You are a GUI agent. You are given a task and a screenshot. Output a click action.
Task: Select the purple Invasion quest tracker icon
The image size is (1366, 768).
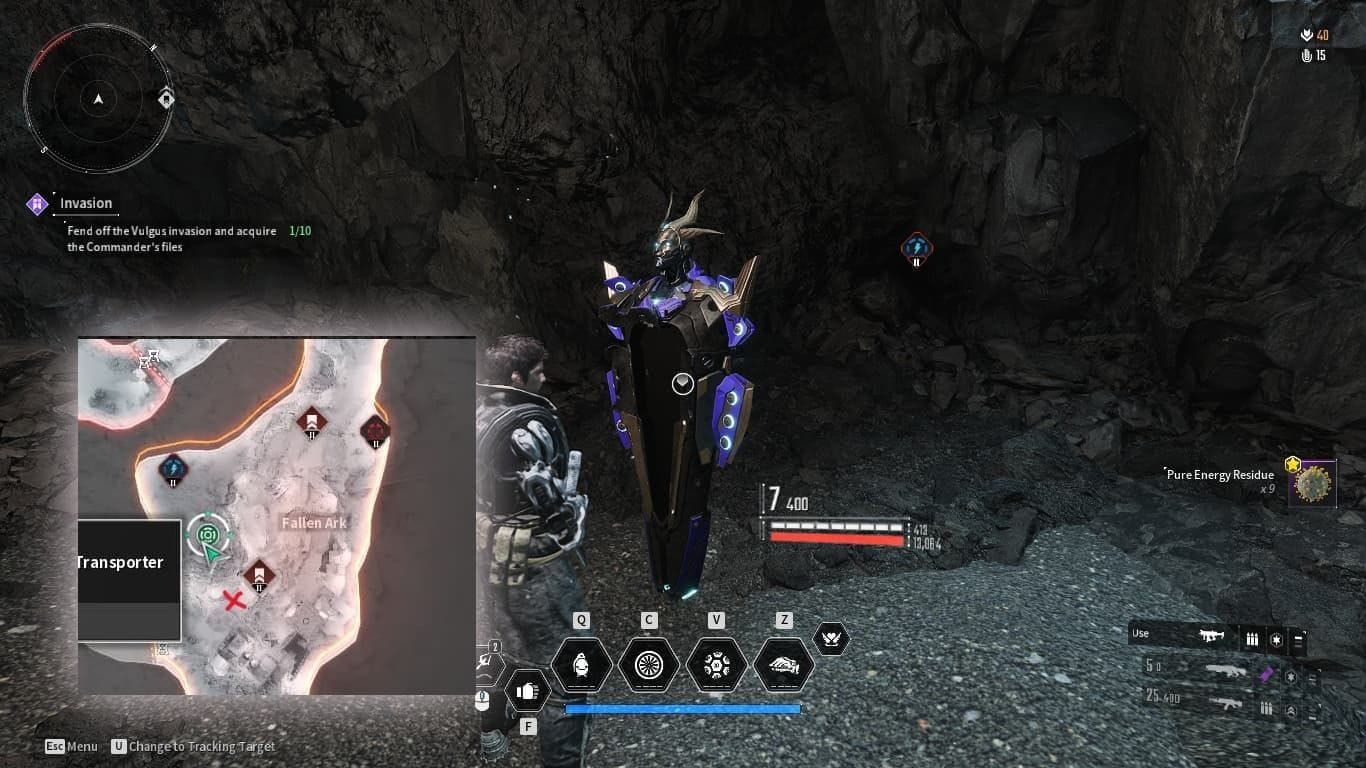[36, 203]
